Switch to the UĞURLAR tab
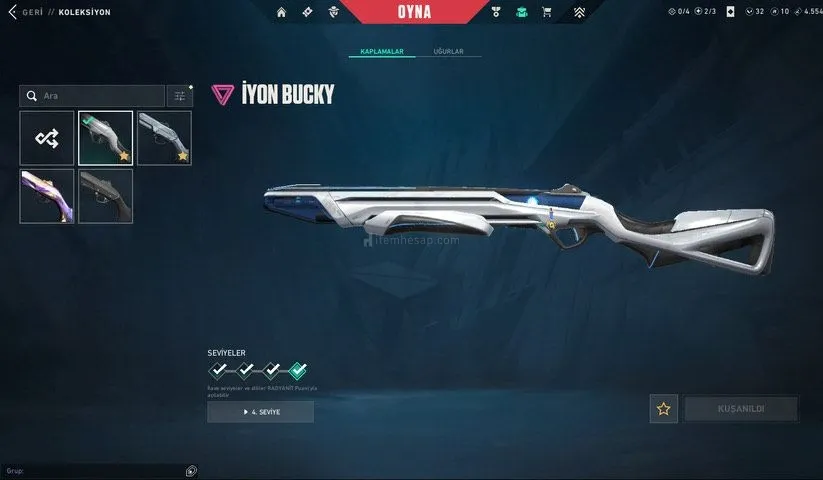823x480 pixels. [x=448, y=51]
